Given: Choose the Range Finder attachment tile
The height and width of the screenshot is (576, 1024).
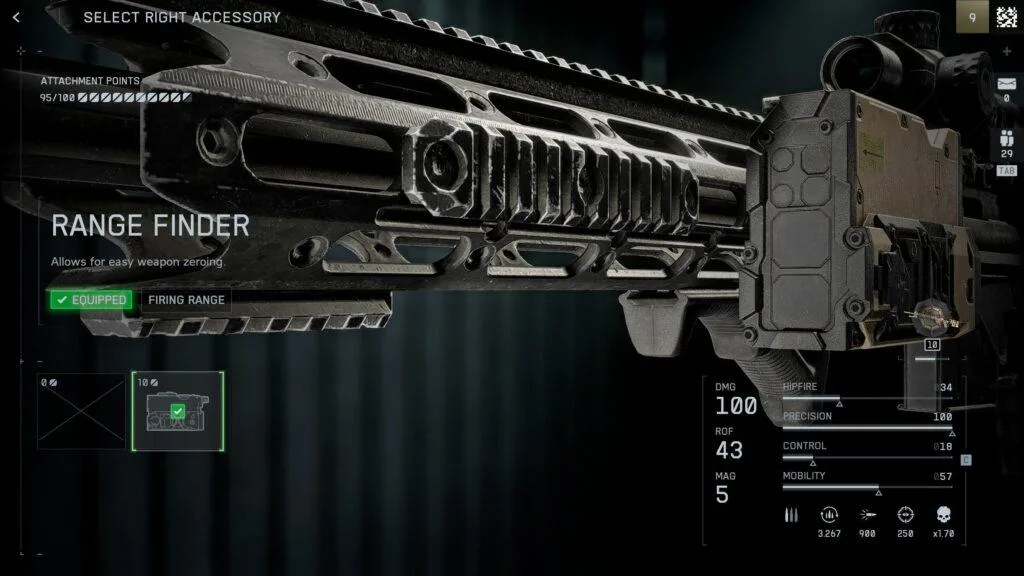Looking at the screenshot, I should [x=178, y=411].
